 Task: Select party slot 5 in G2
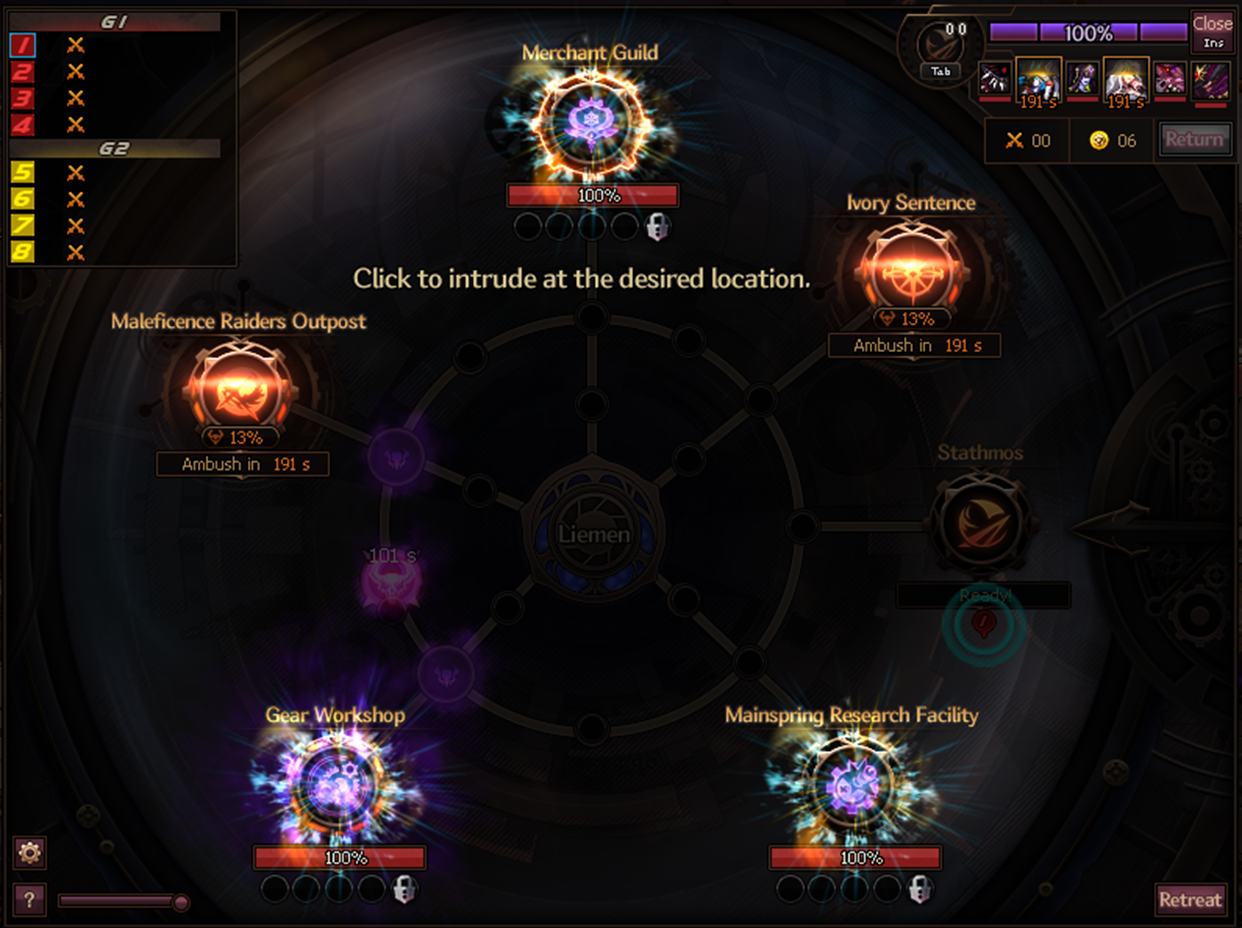[x=23, y=173]
